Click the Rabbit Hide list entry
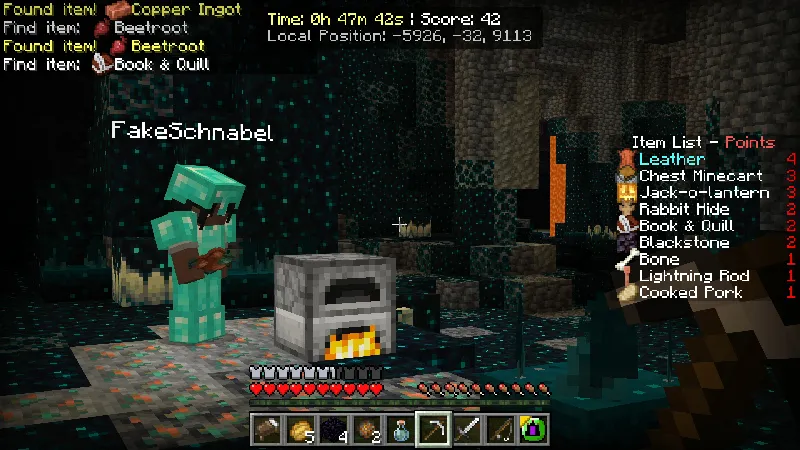 pyautogui.click(x=684, y=209)
